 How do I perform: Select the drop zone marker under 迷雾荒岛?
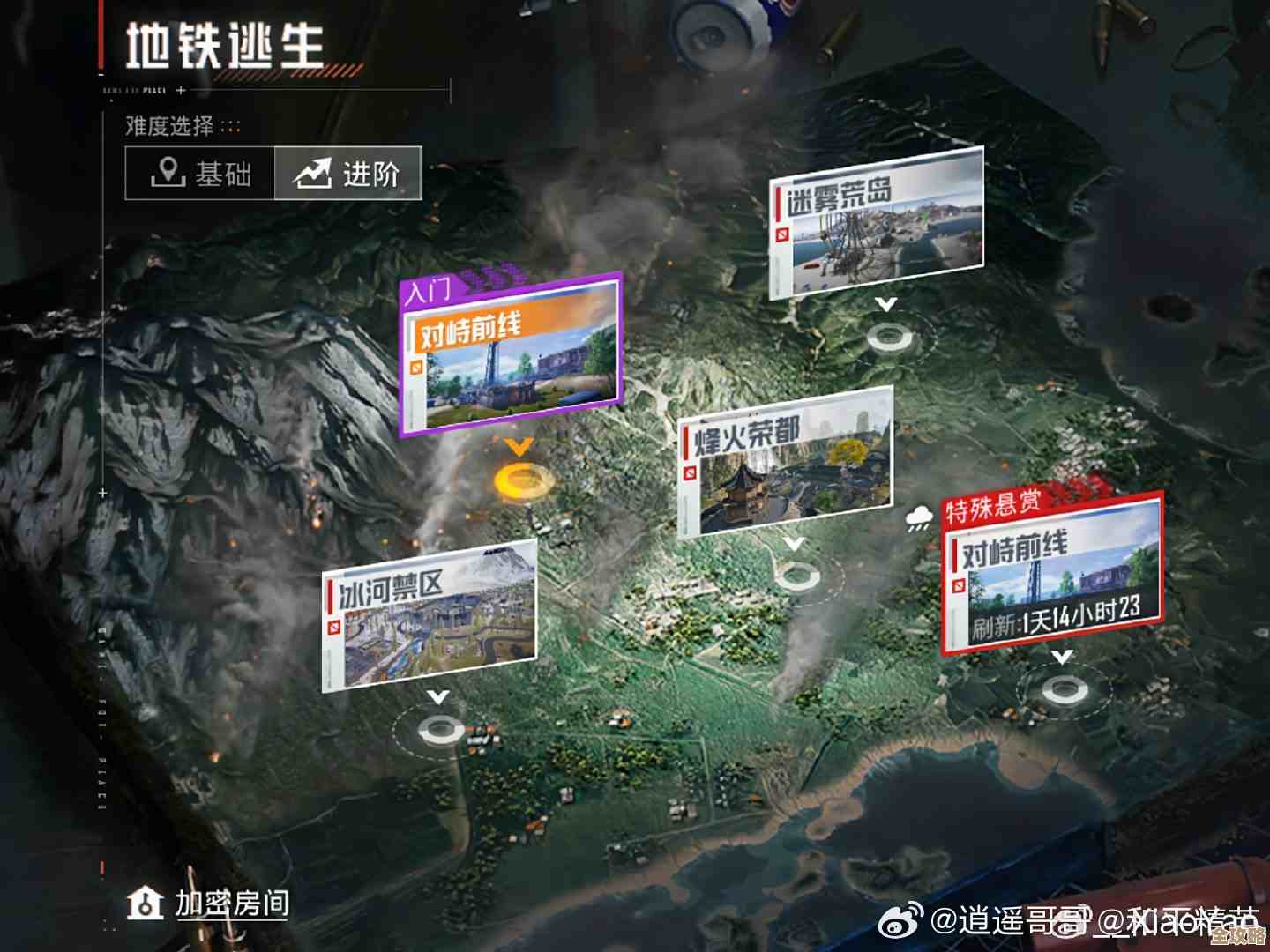pyautogui.click(x=888, y=336)
